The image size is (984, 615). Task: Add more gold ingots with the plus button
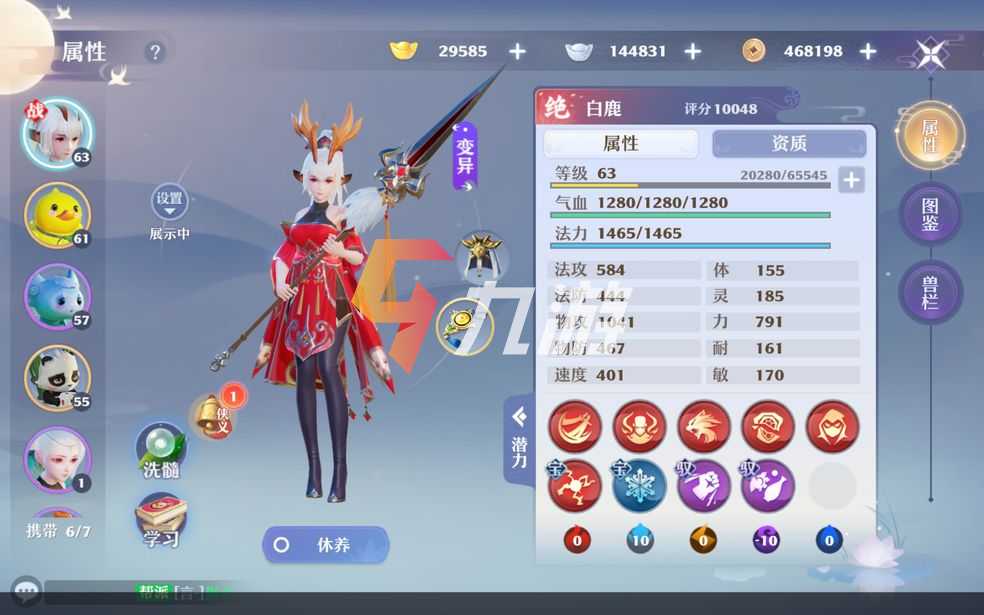point(517,51)
